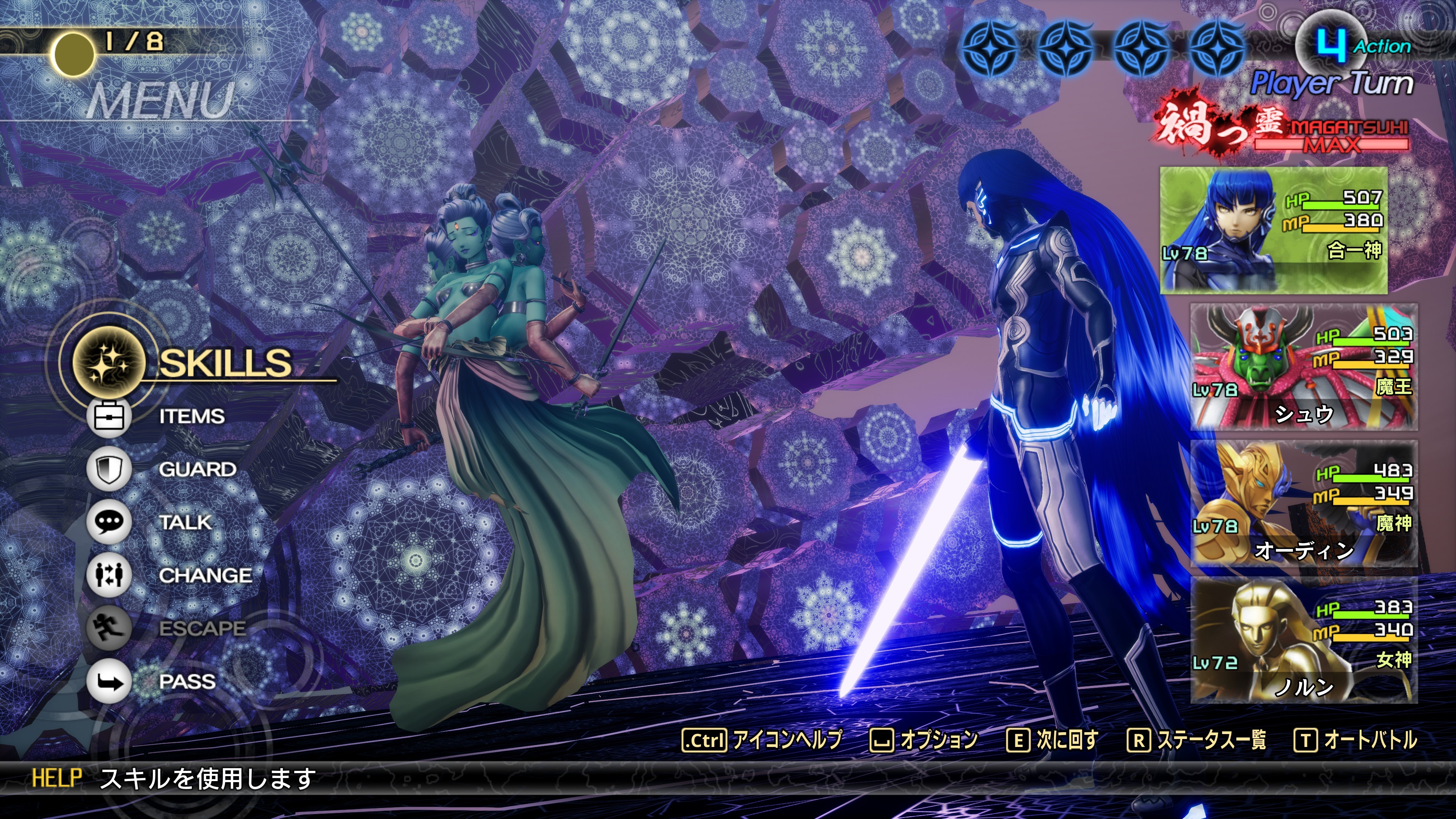The height and width of the screenshot is (819, 1456).
Task: Select the protagonist's Lv78 party portrait
Action: (1273, 230)
